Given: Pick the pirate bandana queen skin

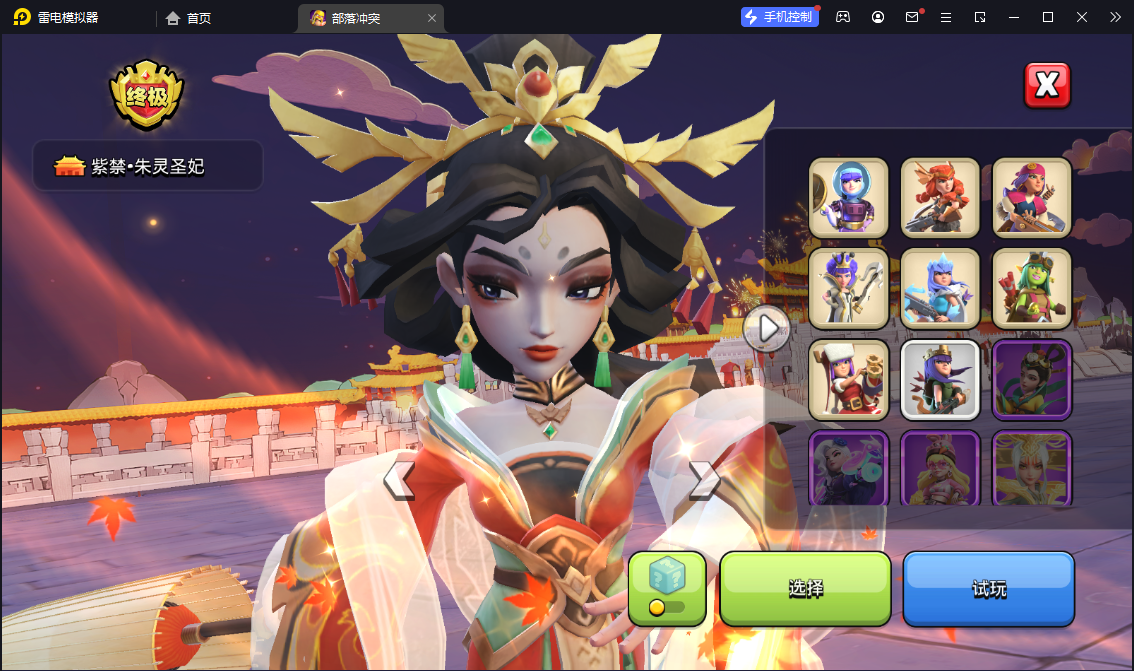Looking at the screenshot, I should point(1032,198).
